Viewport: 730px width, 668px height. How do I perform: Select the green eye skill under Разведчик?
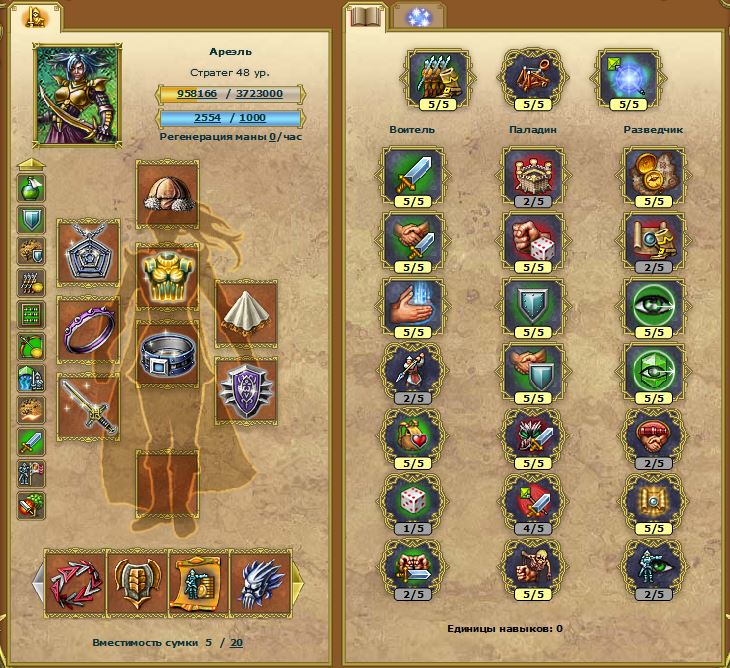pyautogui.click(x=653, y=309)
